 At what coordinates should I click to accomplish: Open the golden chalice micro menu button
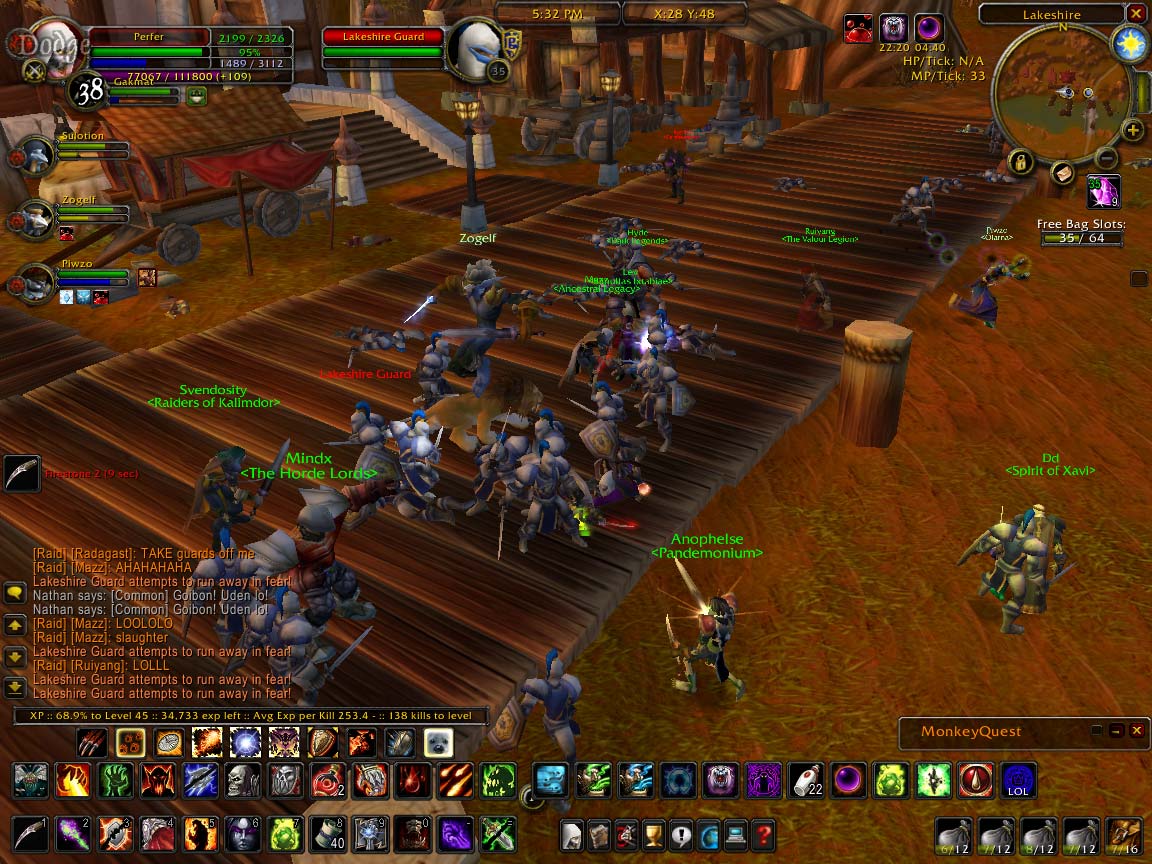point(654,833)
